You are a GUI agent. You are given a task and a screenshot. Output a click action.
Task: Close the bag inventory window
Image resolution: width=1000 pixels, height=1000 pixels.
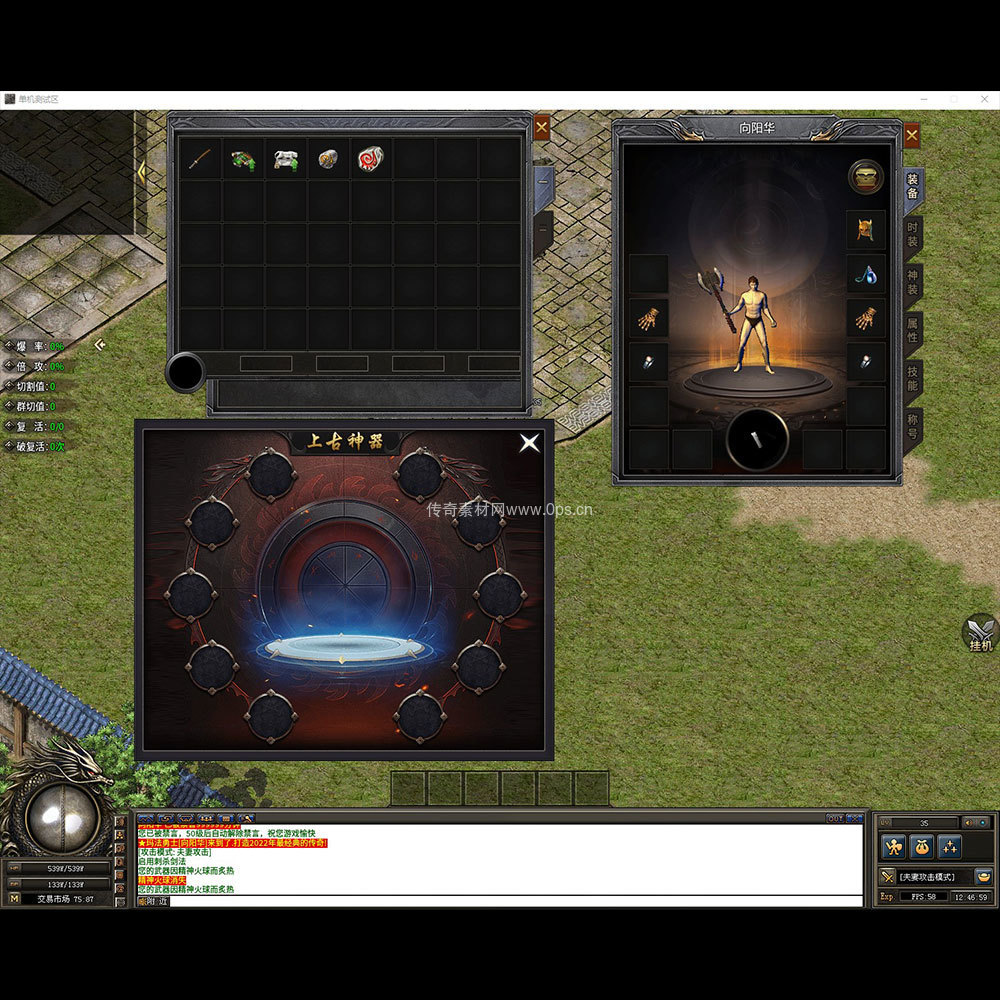tap(541, 127)
